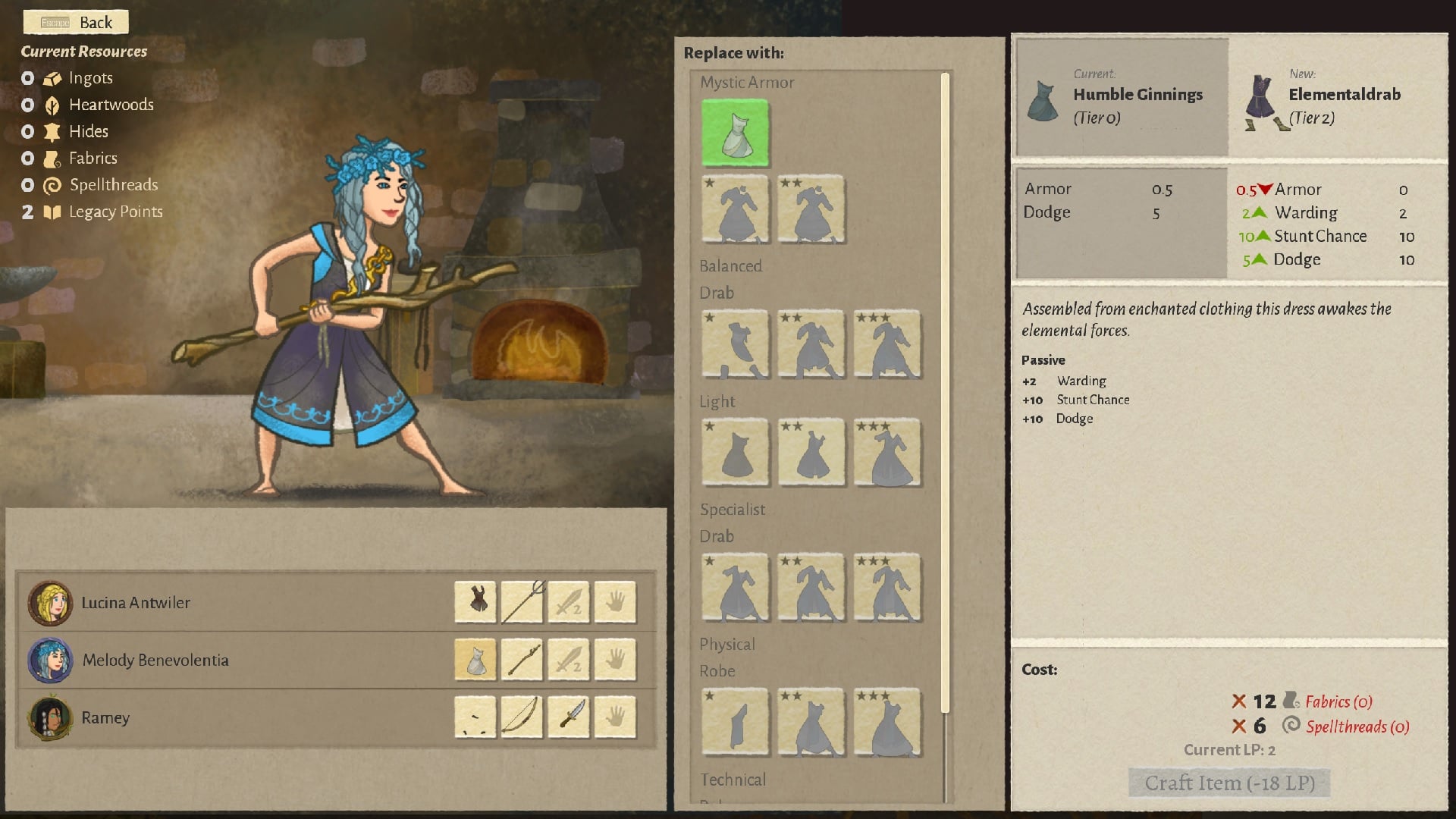Craft the Elementaldrab item
The height and width of the screenshot is (819, 1456).
[x=1229, y=783]
